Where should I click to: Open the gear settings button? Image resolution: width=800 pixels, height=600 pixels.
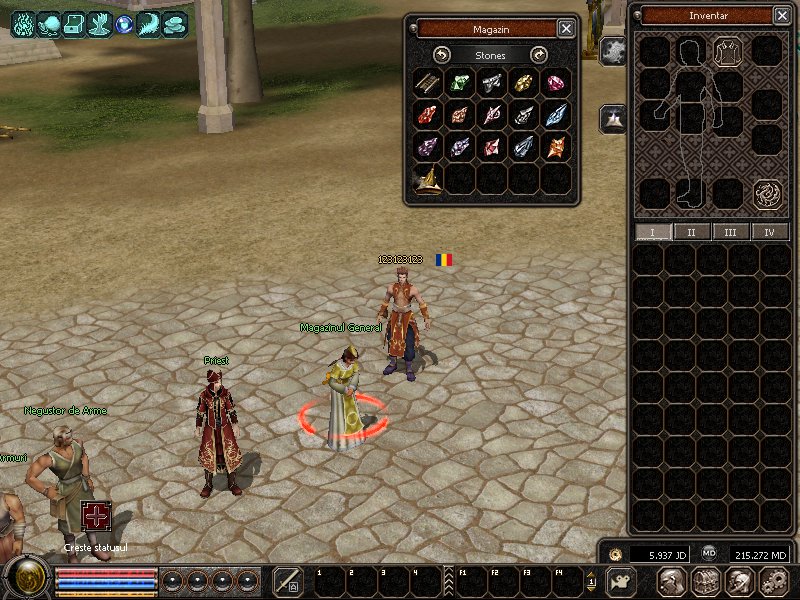tap(773, 582)
